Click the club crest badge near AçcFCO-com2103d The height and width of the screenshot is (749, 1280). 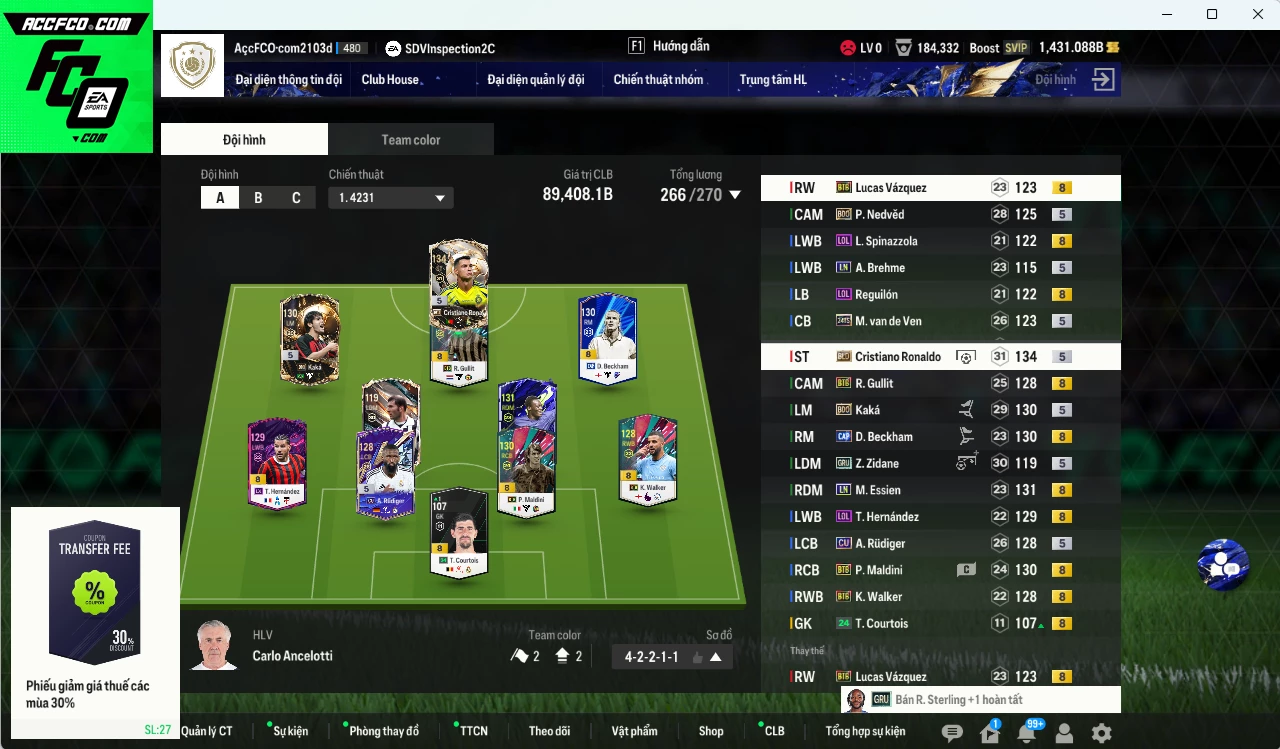tap(192, 65)
